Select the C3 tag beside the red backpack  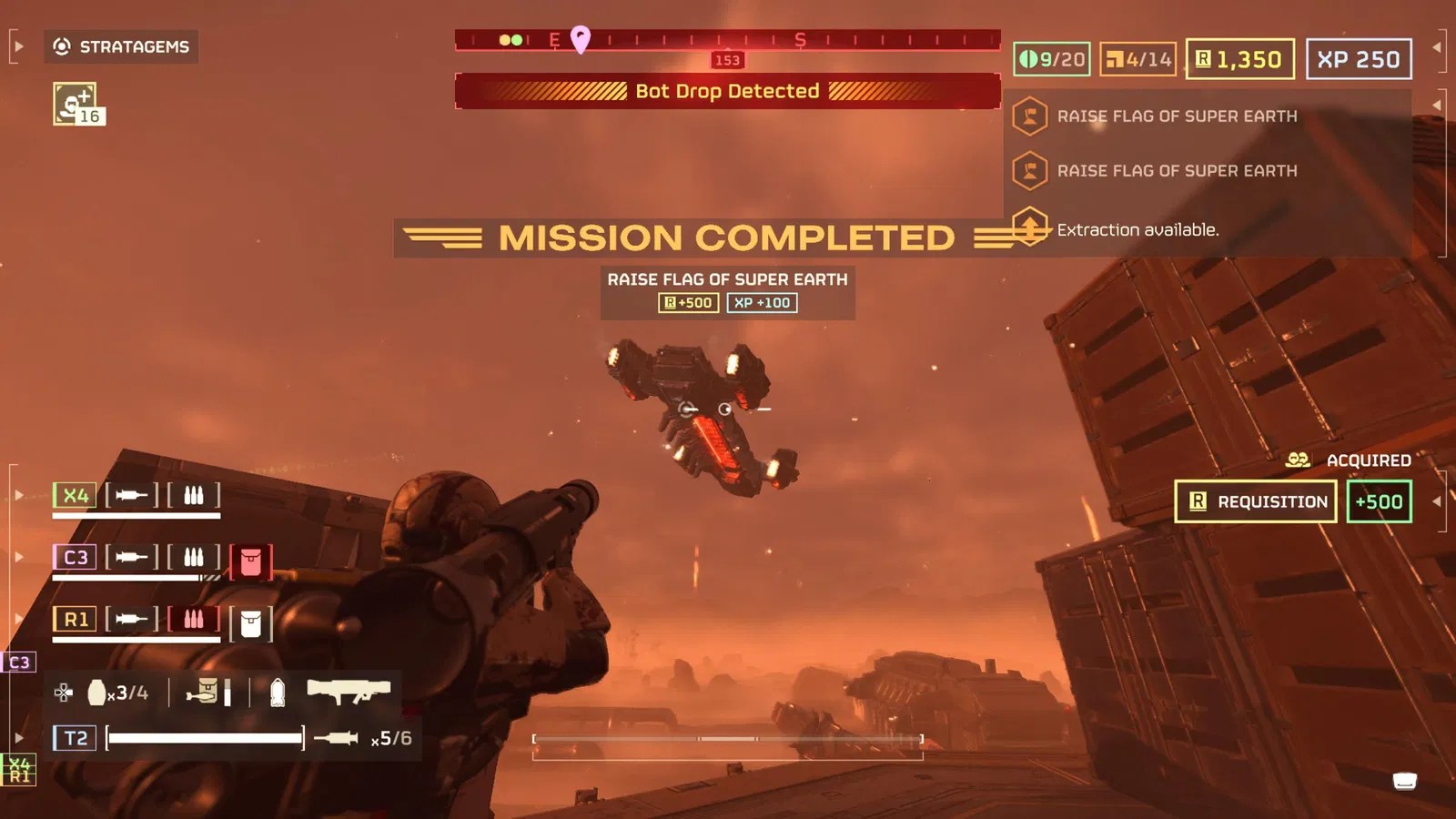[75, 557]
